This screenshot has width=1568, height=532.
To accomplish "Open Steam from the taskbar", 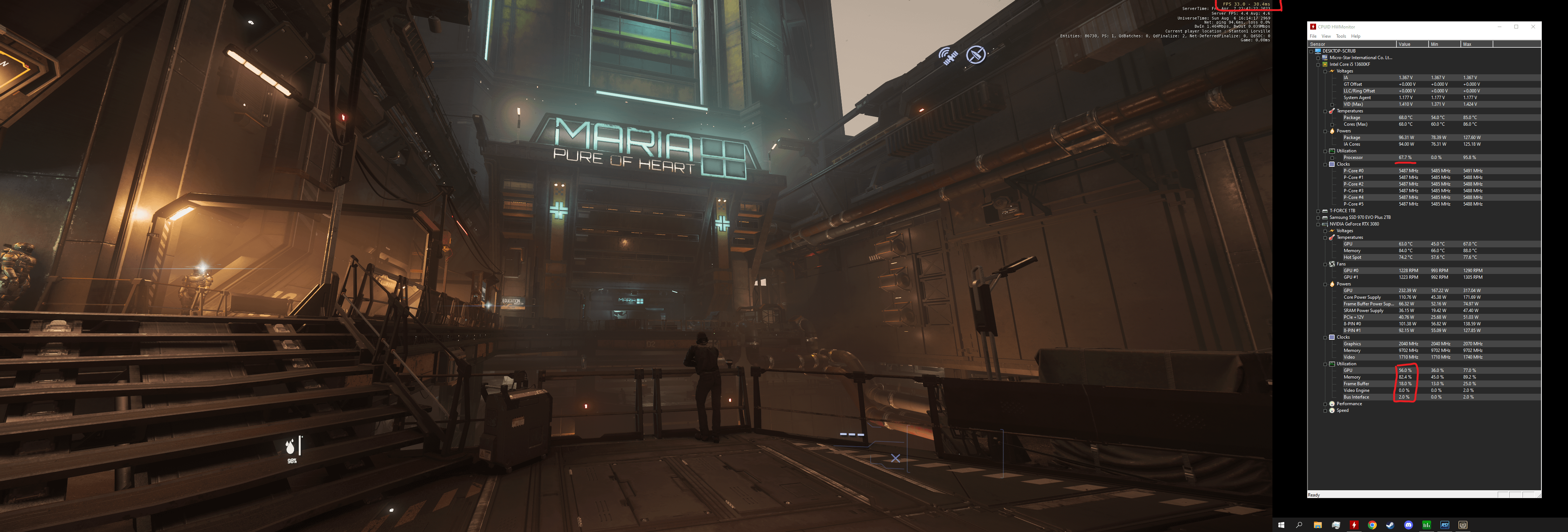I will coord(1390,525).
